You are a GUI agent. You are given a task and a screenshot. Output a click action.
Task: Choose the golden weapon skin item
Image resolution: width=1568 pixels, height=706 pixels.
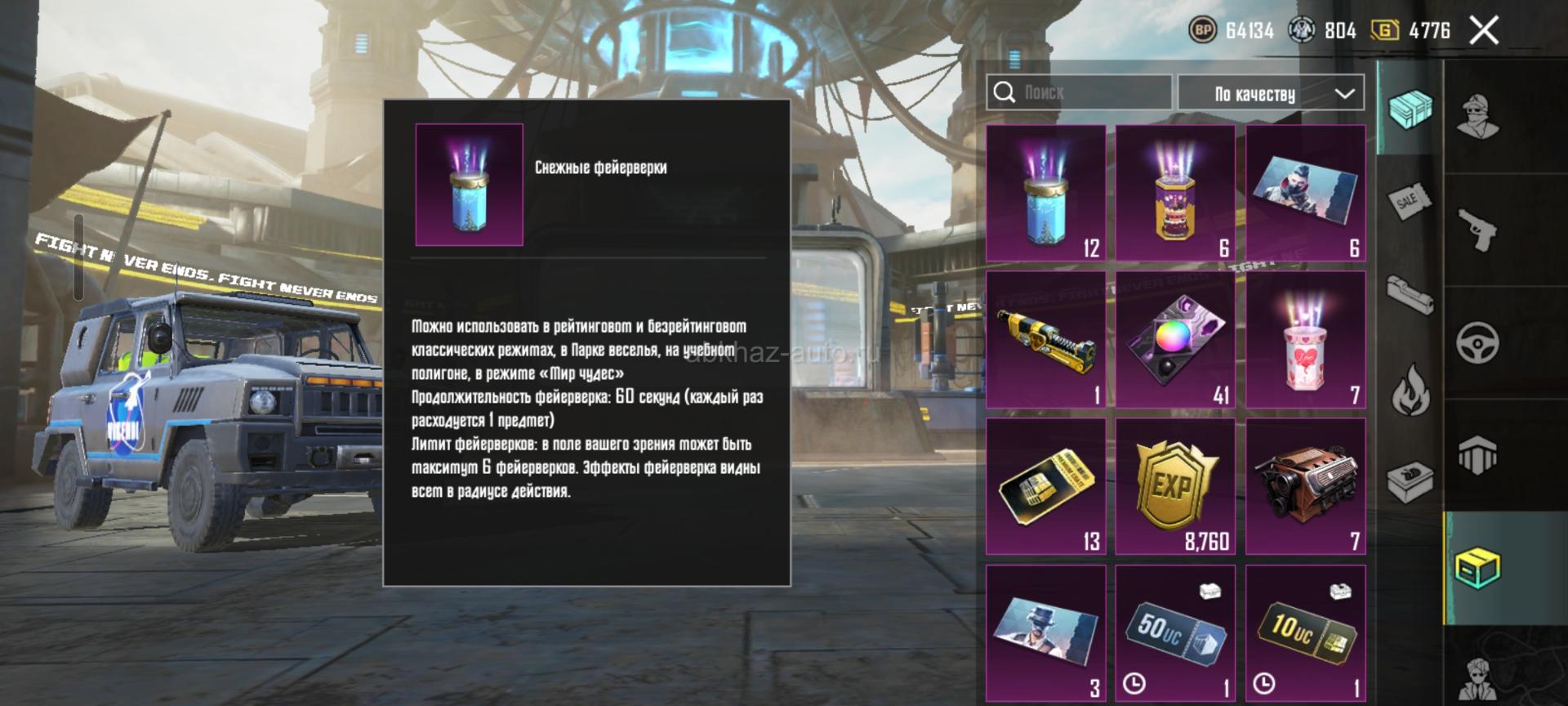click(1045, 339)
